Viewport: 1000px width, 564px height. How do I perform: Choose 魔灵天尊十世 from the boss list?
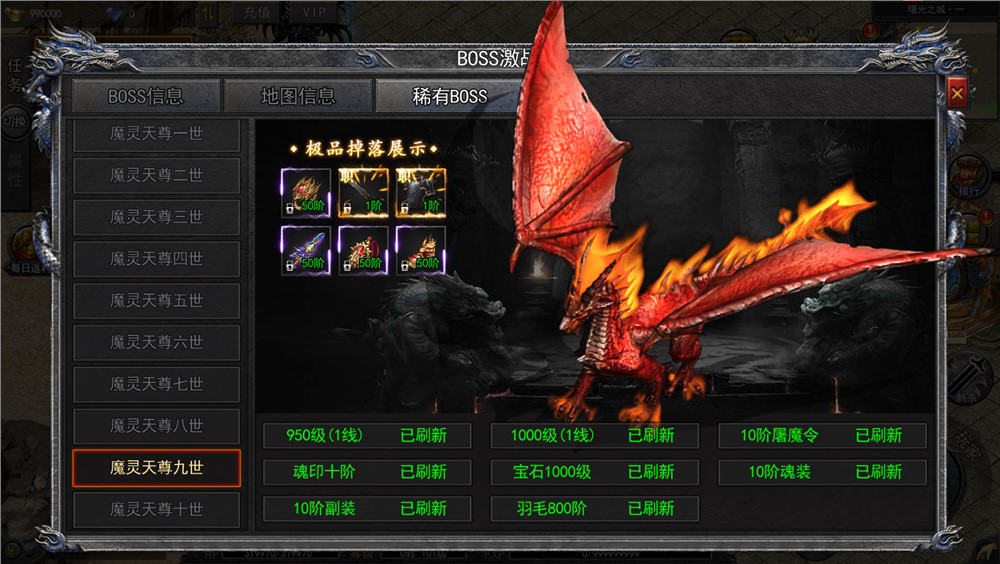[156, 510]
